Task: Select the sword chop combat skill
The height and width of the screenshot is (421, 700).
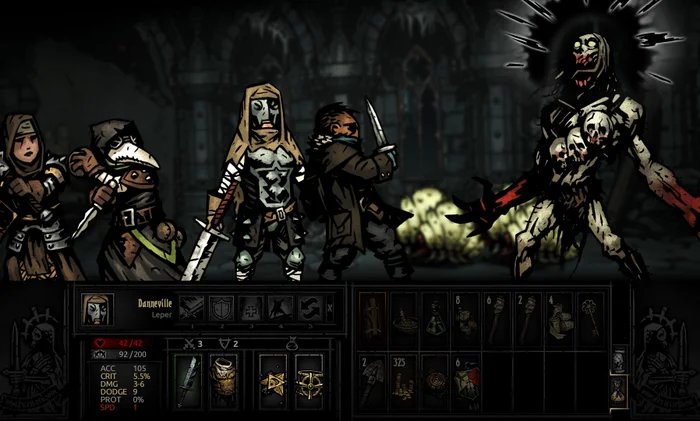Action: 191,309
